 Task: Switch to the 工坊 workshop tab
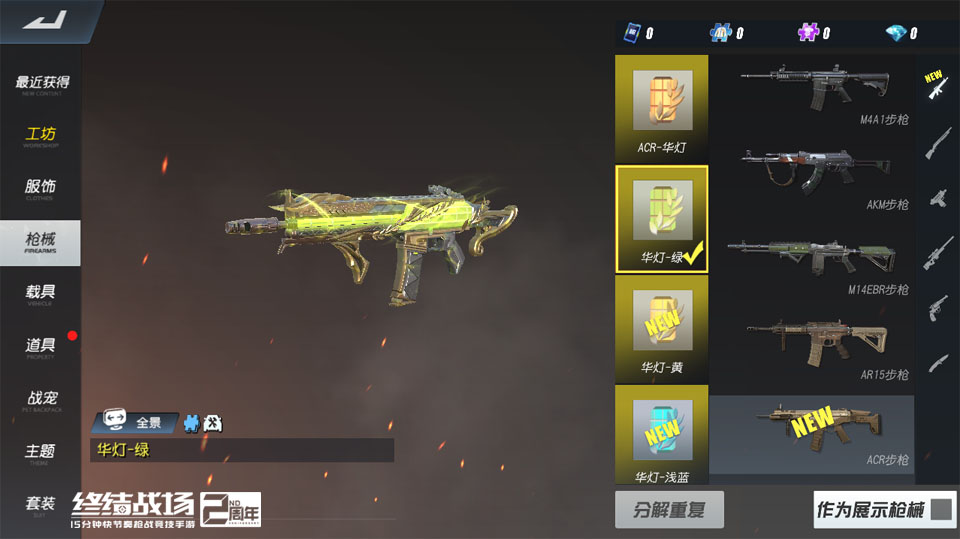[x=42, y=137]
